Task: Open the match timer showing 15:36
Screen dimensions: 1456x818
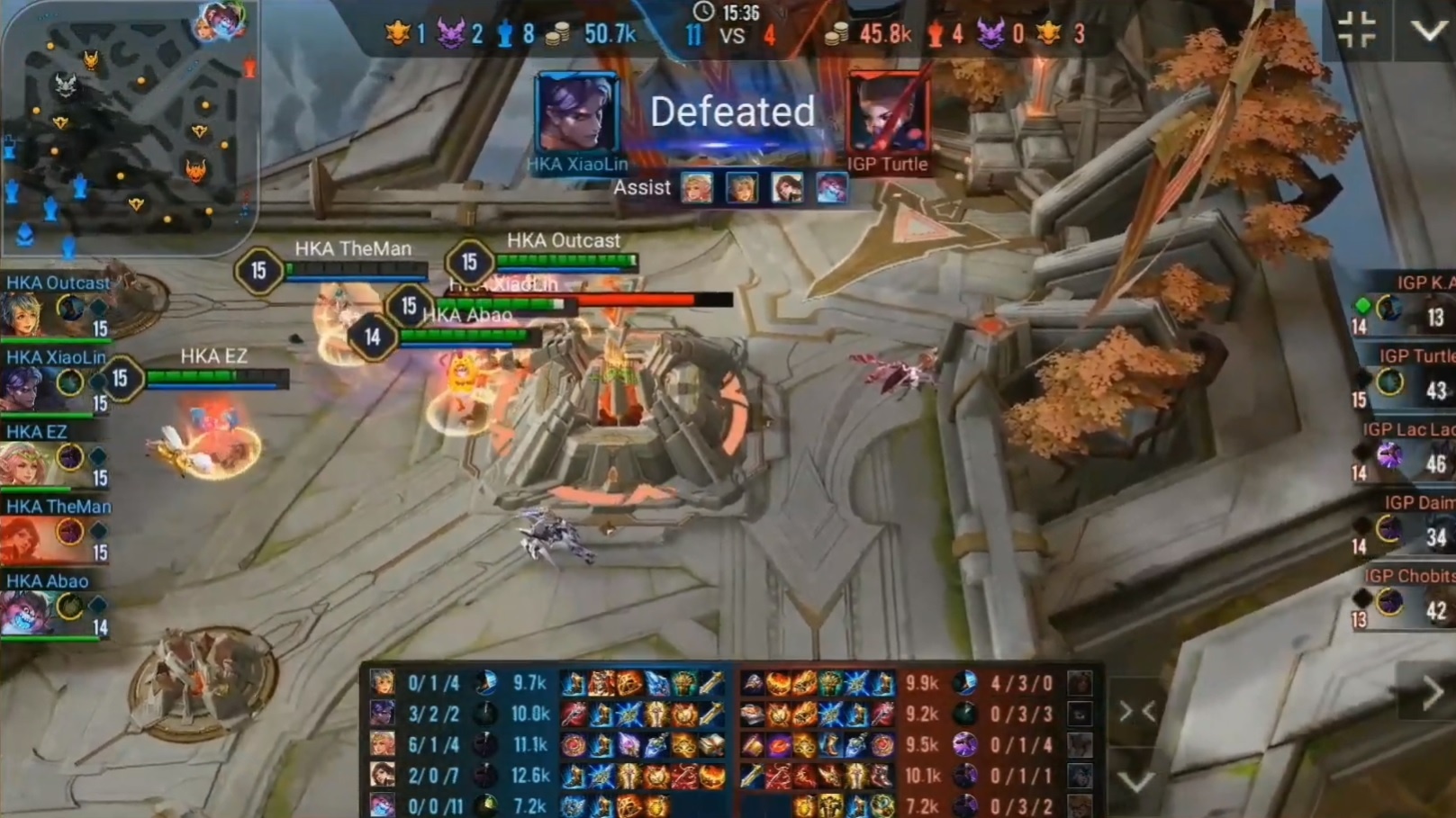Action: coord(726,13)
